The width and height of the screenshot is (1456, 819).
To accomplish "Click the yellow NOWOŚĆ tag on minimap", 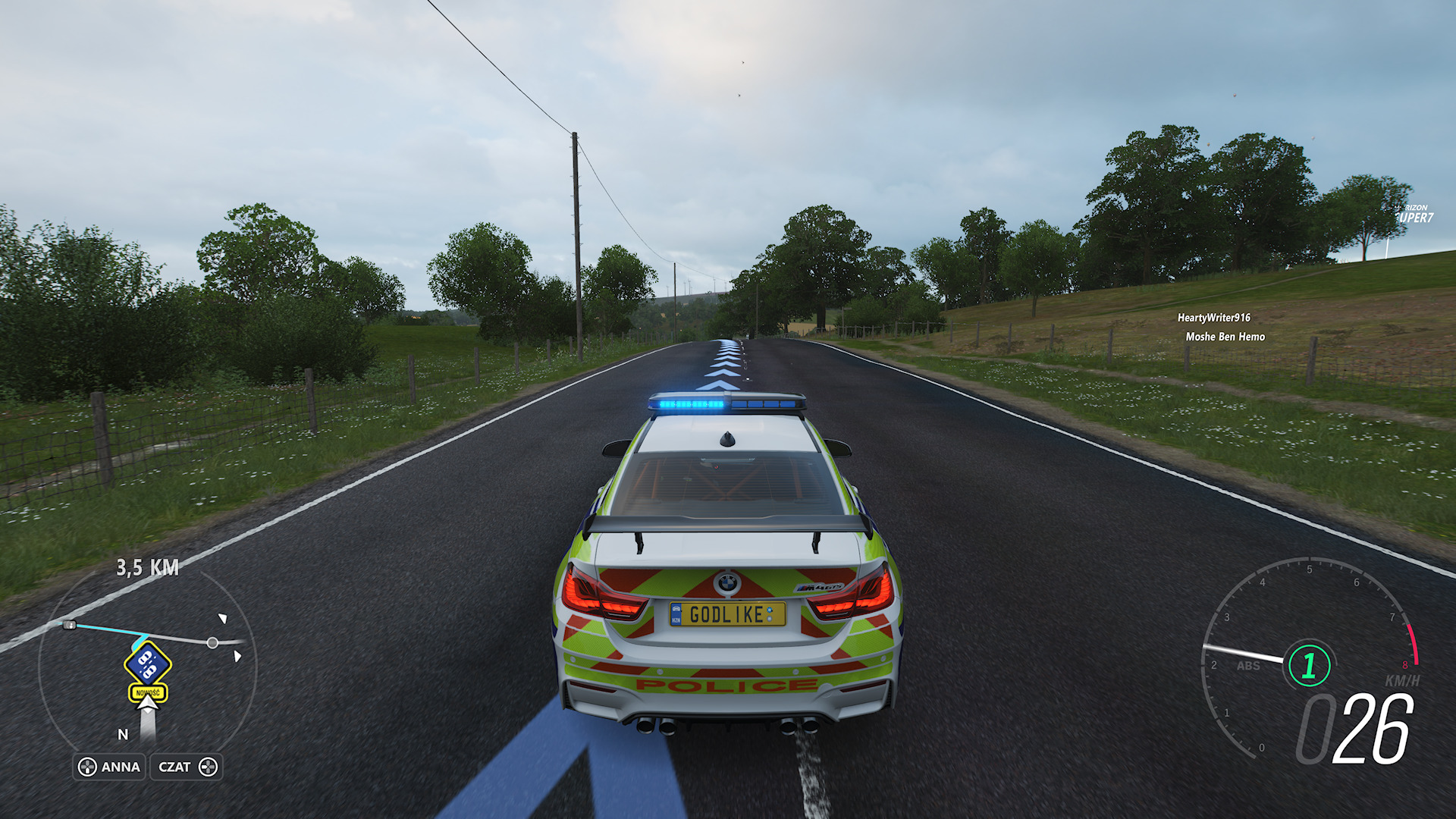I will 148,692.
